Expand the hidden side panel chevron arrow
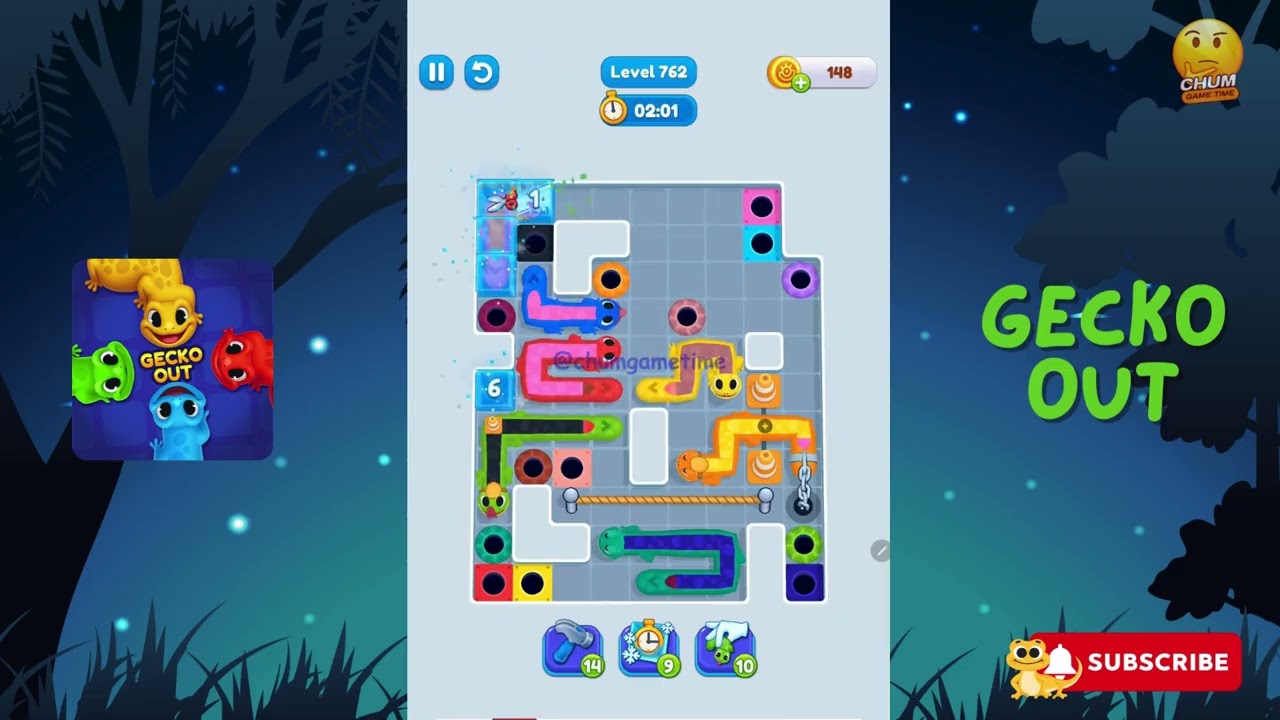This screenshot has width=1280, height=720. pos(879,550)
